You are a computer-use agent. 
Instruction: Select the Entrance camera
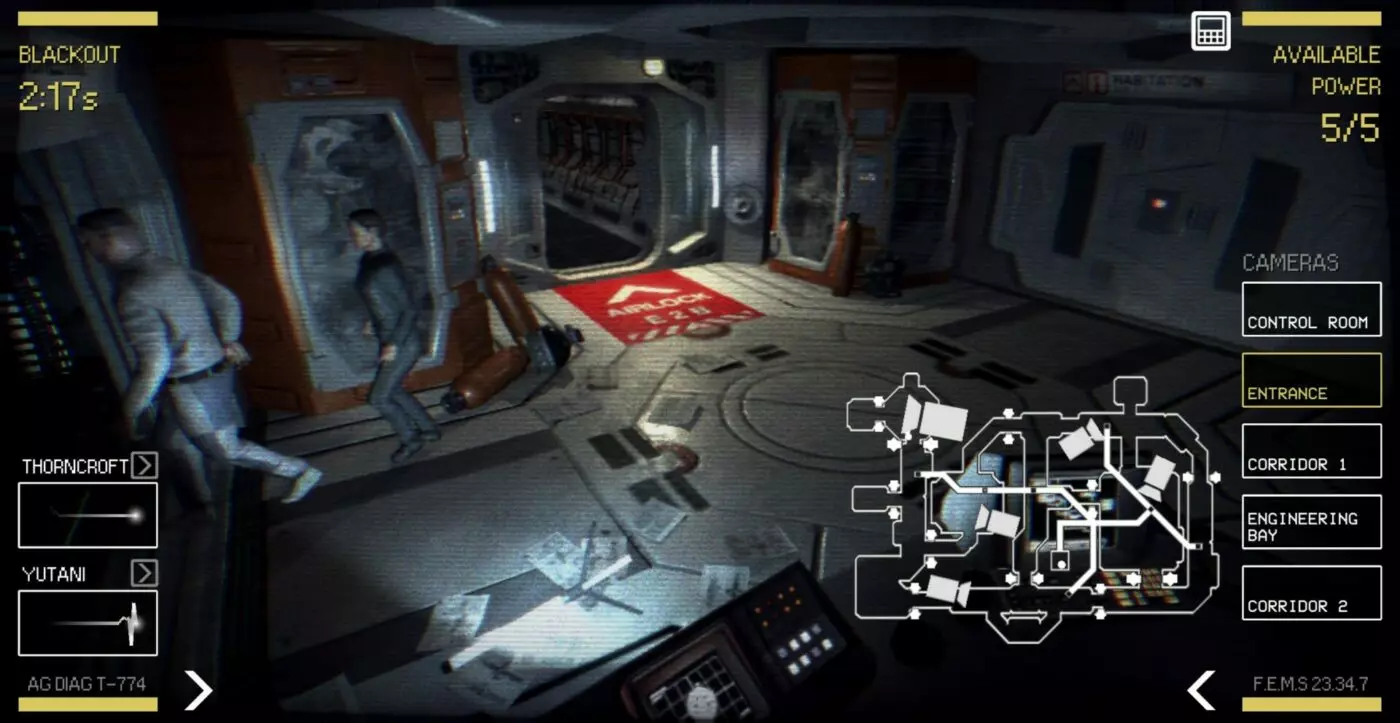tap(1311, 379)
